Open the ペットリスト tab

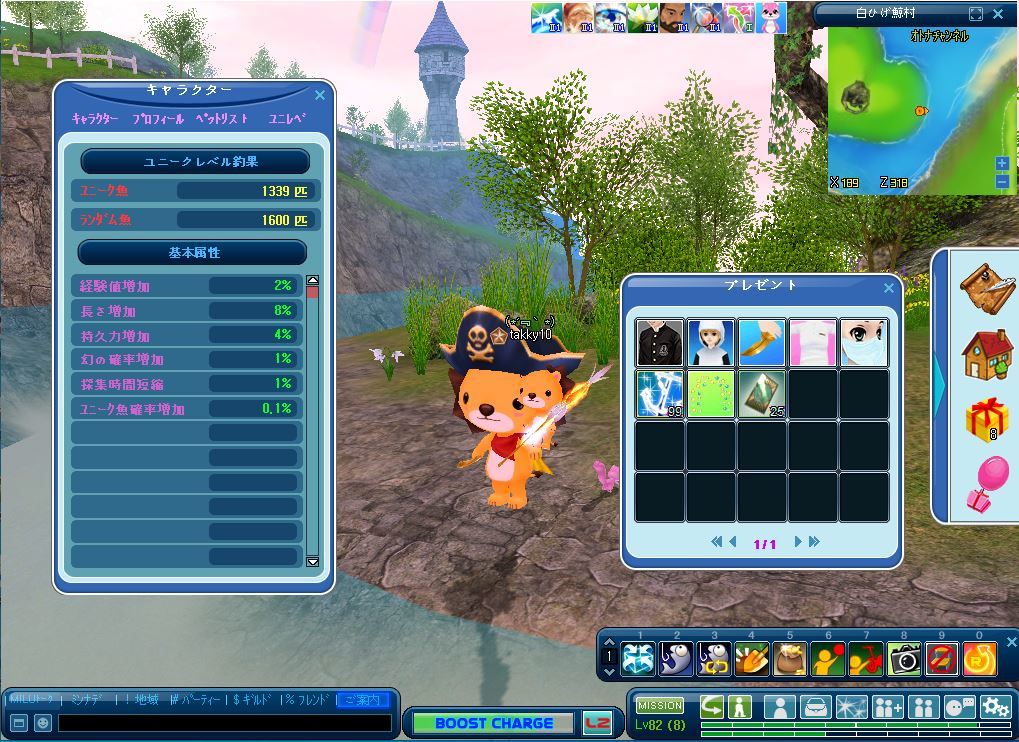(221, 118)
